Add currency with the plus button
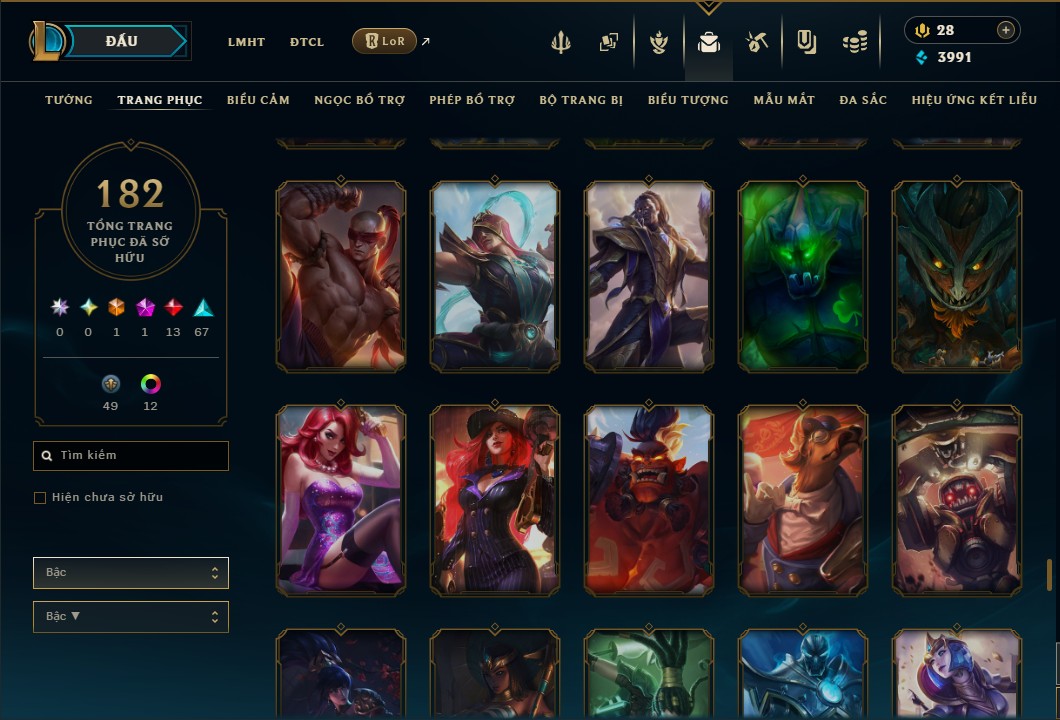Image resolution: width=1060 pixels, height=720 pixels. point(1006,30)
